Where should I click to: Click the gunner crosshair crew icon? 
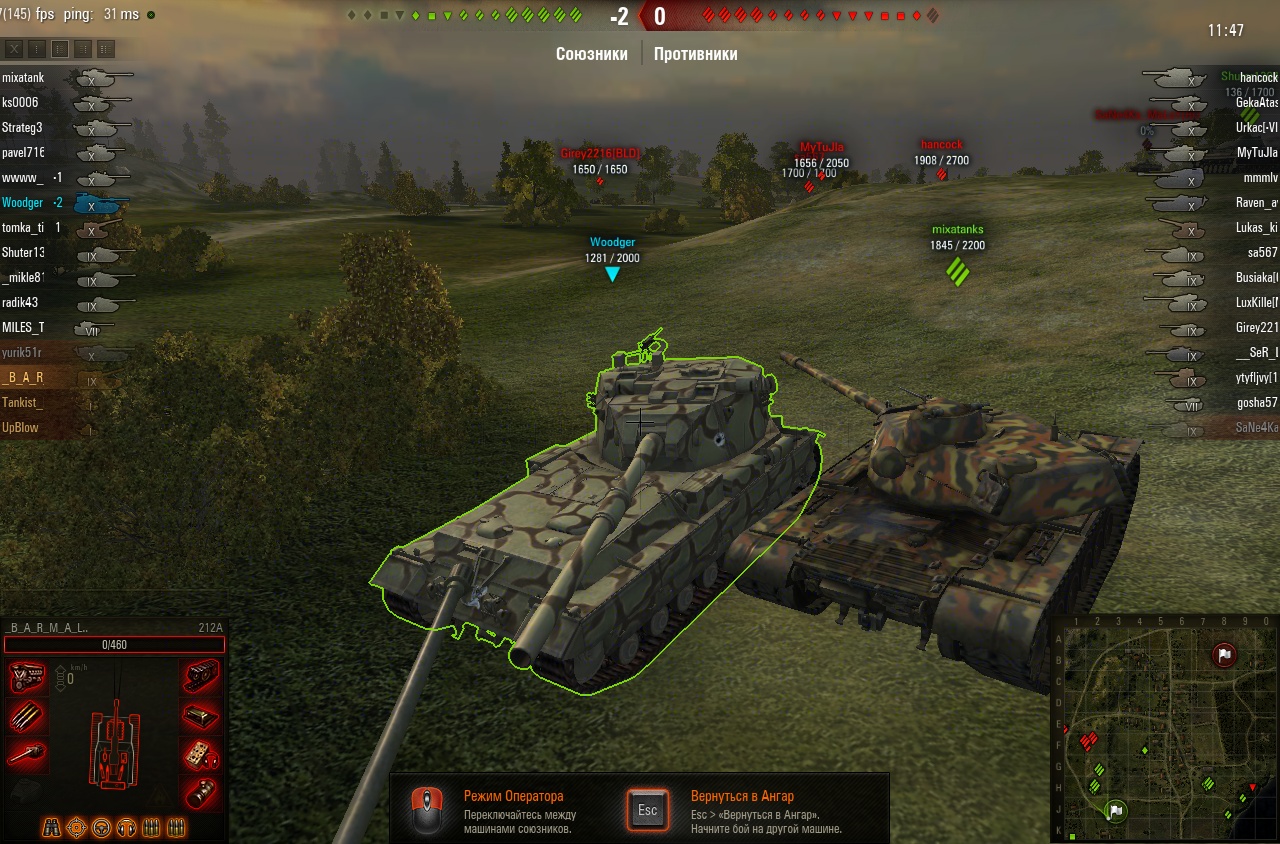tap(76, 827)
